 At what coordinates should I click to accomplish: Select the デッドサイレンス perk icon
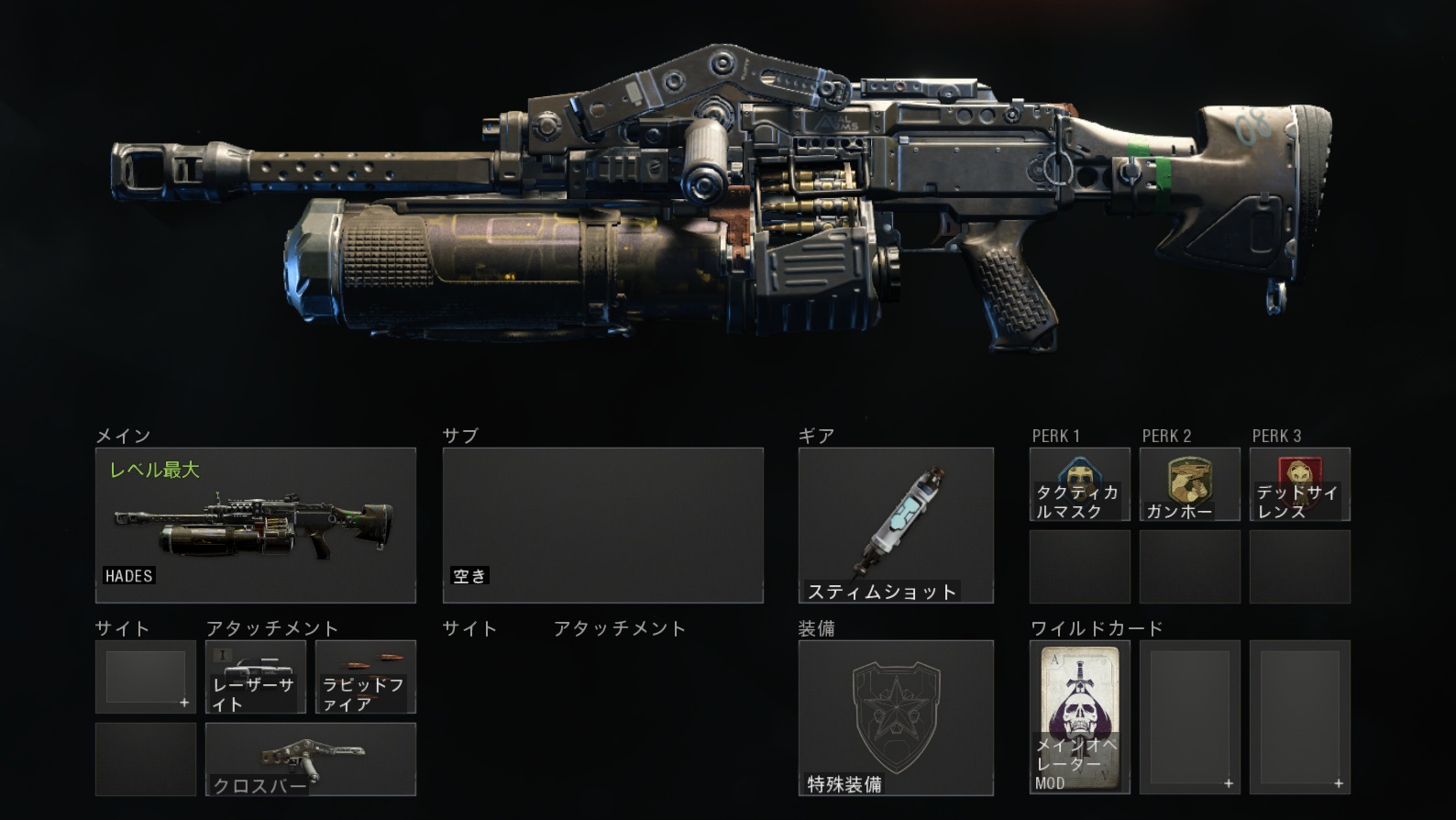tap(1299, 483)
